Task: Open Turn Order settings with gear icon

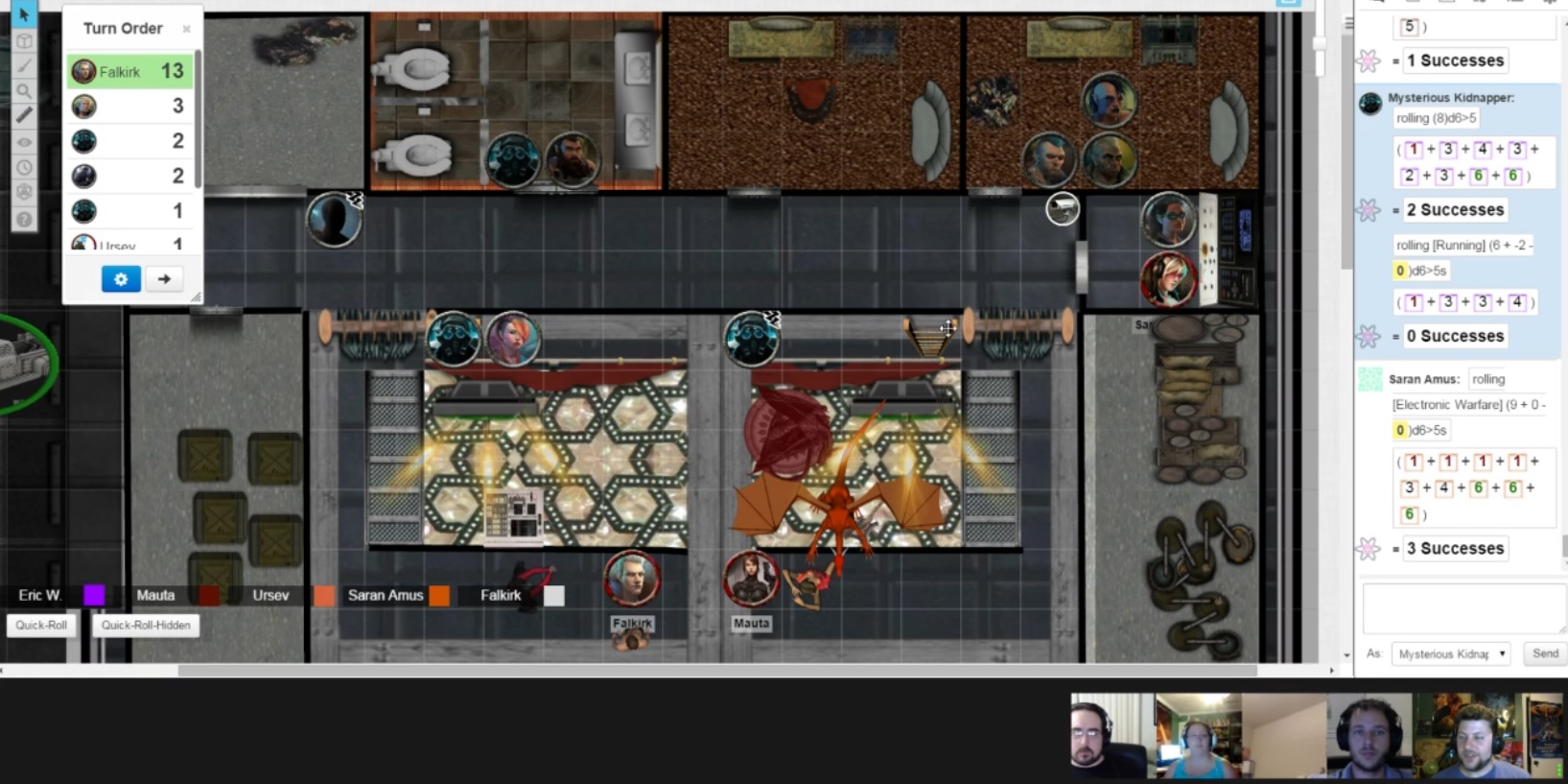Action: tap(120, 279)
